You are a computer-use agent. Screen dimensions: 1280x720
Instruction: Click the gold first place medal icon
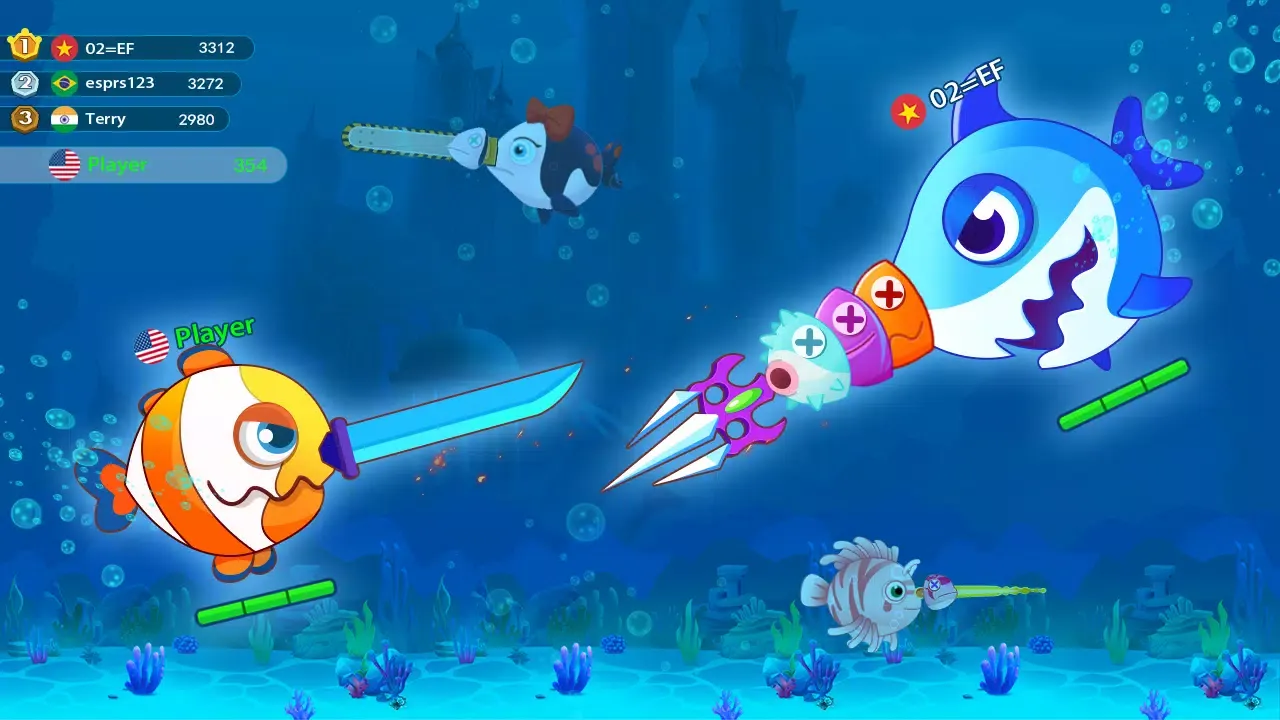[26, 44]
